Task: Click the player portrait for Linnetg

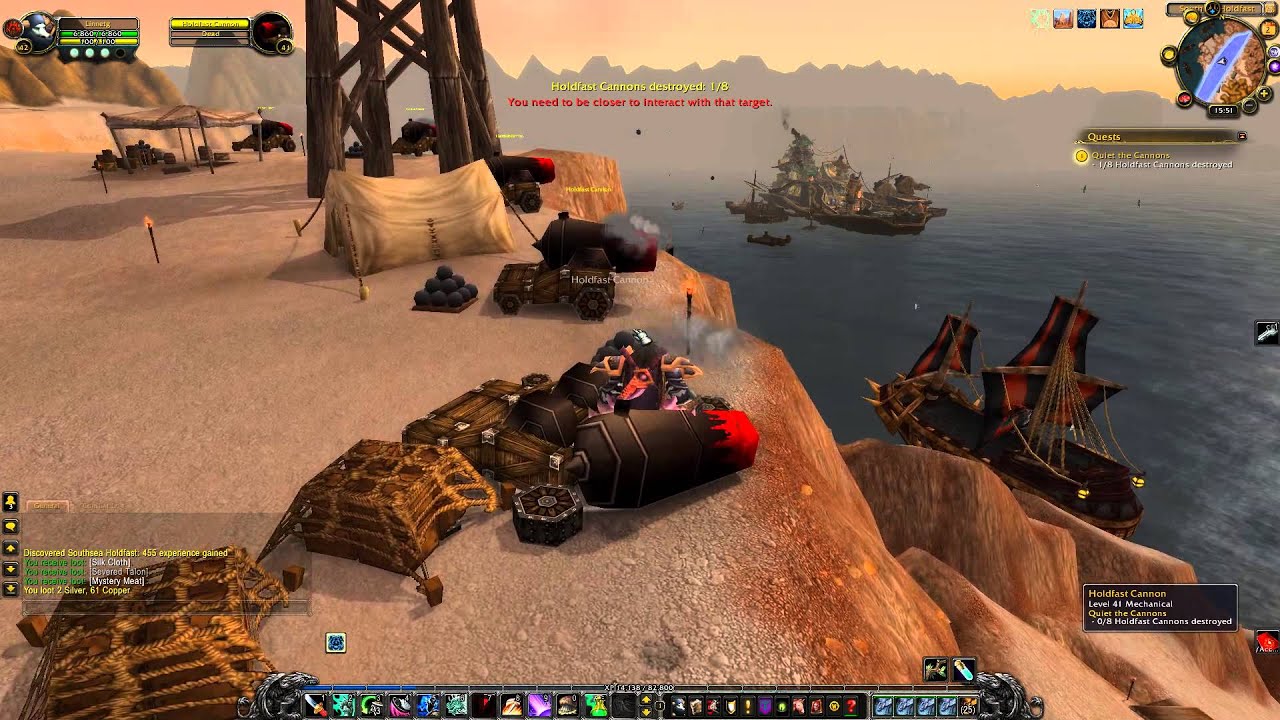Action: (x=38, y=30)
